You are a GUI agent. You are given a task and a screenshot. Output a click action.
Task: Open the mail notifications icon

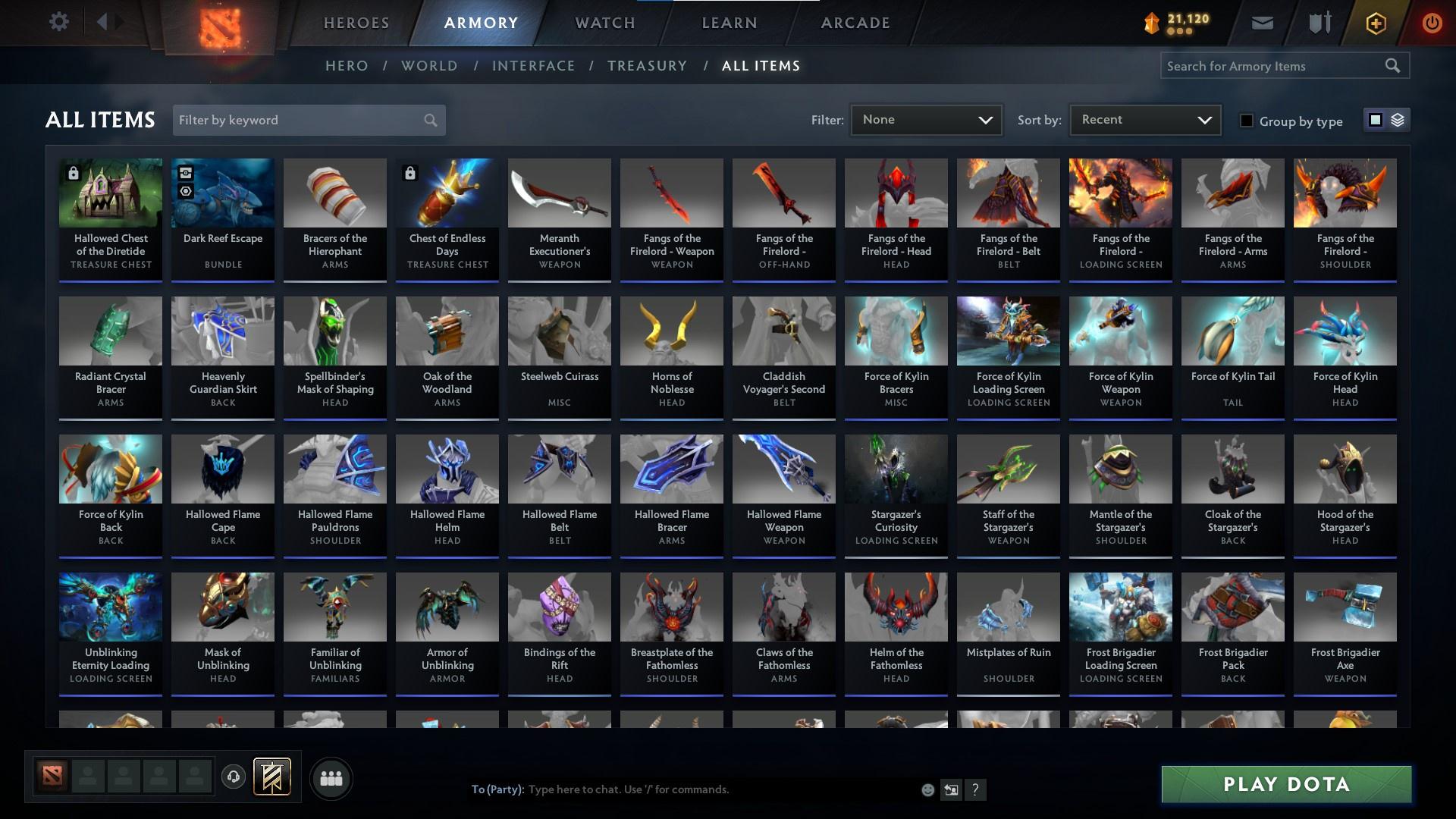pyautogui.click(x=1261, y=23)
